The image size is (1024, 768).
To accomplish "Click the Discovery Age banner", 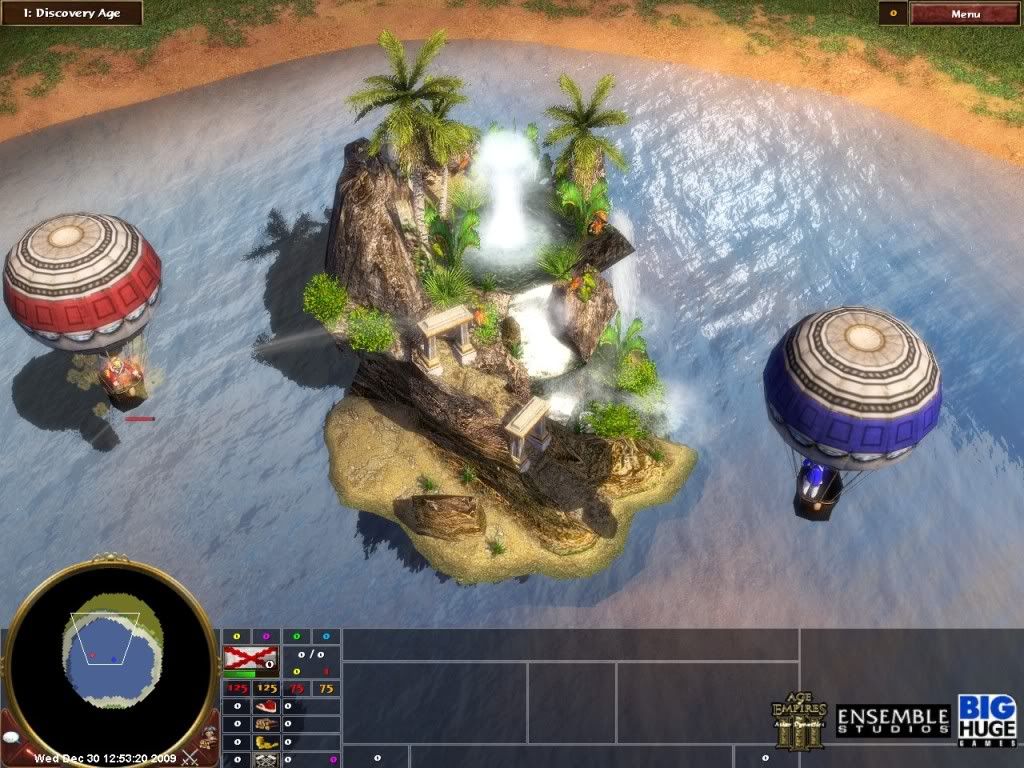I will tap(72, 13).
